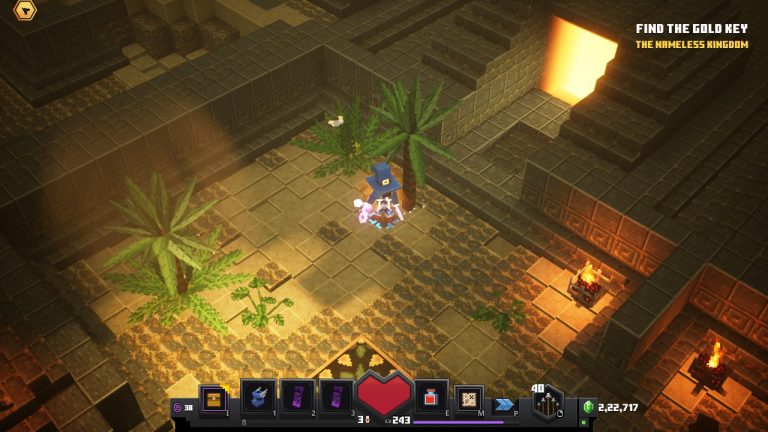Open the inventory chest icon
This screenshot has width=768, height=432.
point(212,398)
